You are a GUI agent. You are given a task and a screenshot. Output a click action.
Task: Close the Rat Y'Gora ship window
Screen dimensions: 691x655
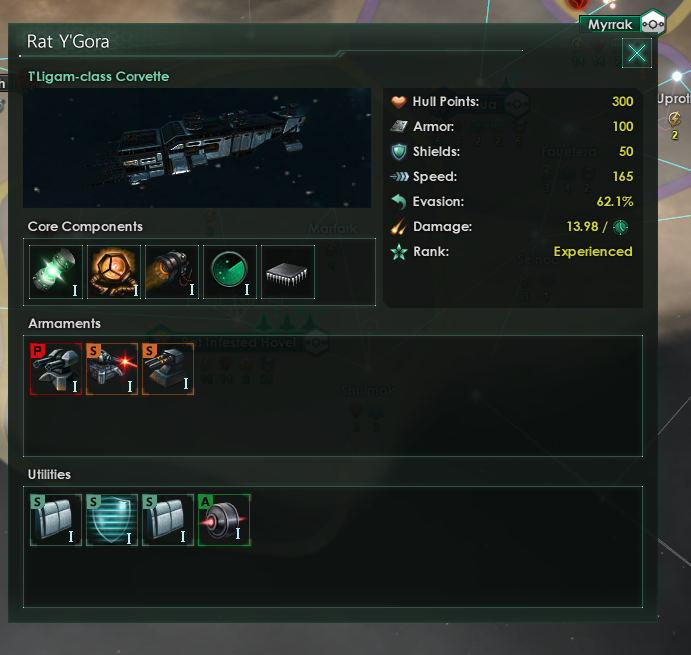(x=636, y=53)
